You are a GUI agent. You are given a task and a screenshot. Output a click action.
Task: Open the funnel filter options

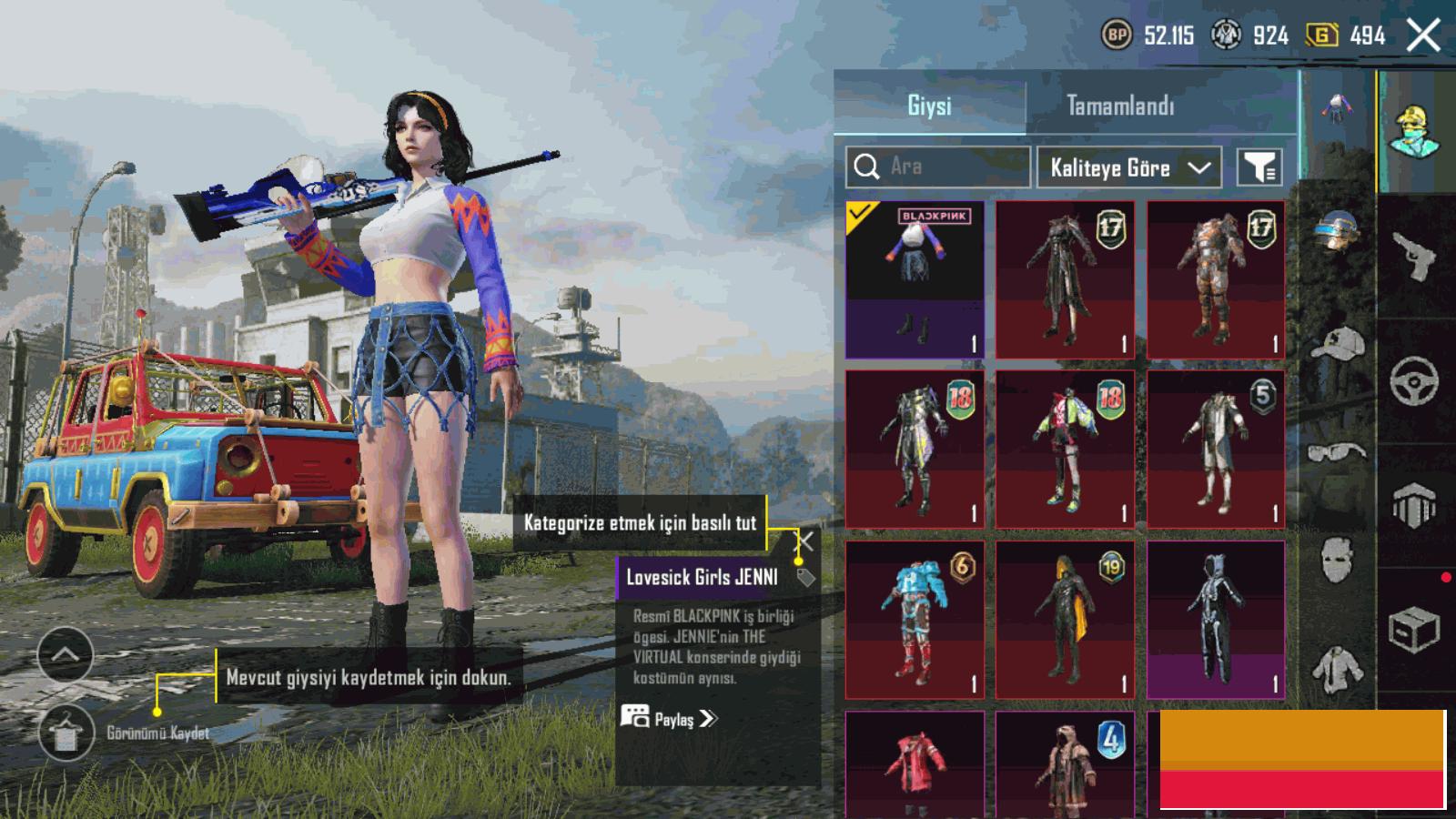1260,167
